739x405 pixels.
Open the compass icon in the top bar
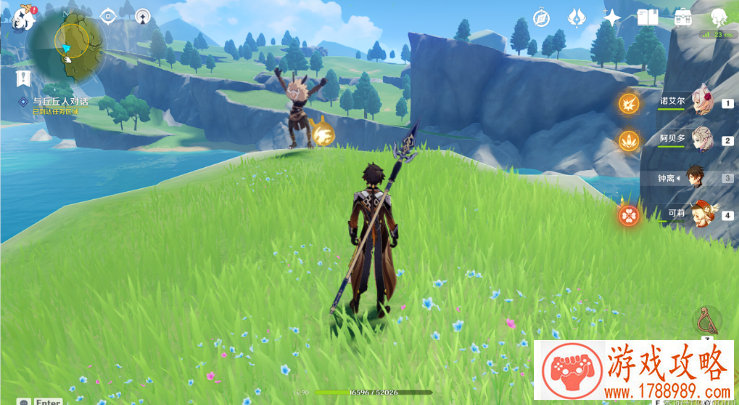point(542,18)
